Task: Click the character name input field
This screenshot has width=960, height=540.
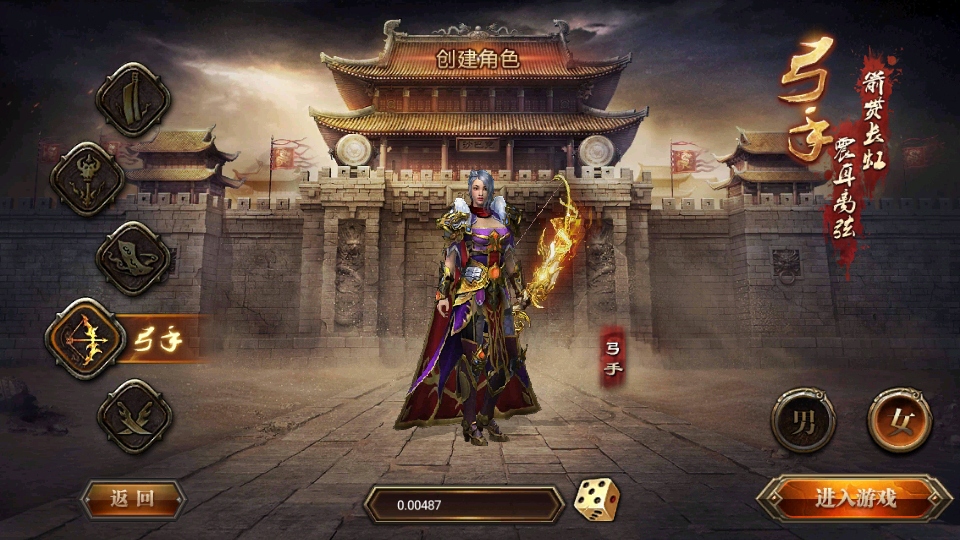Action: tap(463, 505)
